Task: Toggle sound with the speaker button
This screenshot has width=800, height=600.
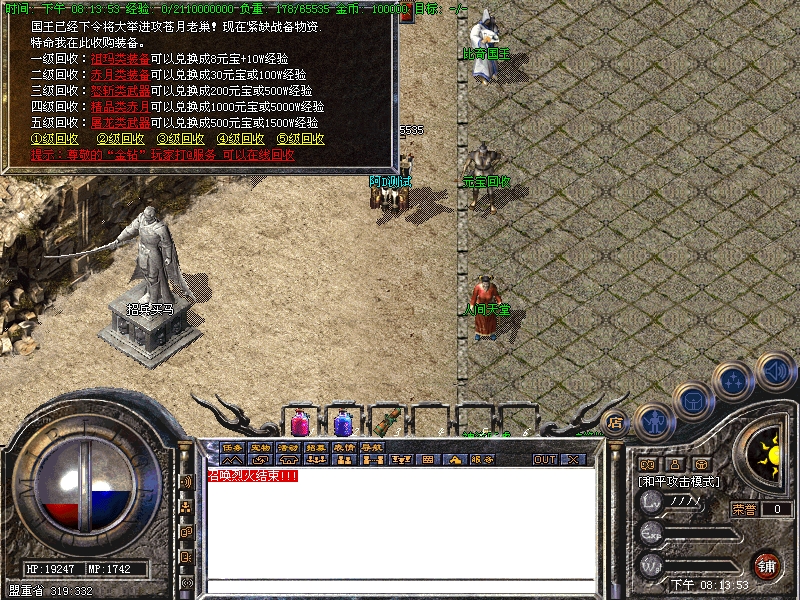Action: pyautogui.click(x=775, y=370)
